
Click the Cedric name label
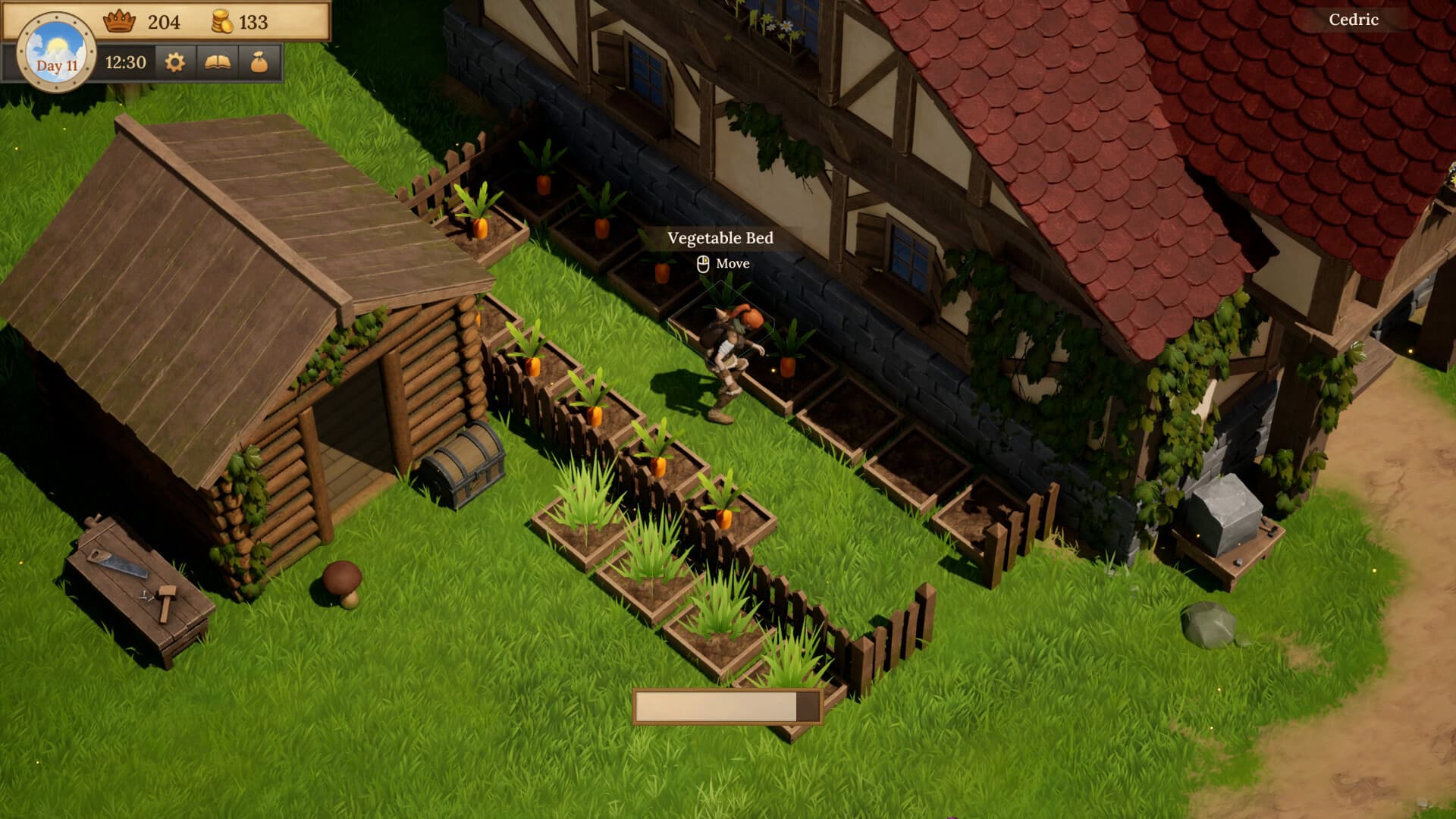(1353, 20)
